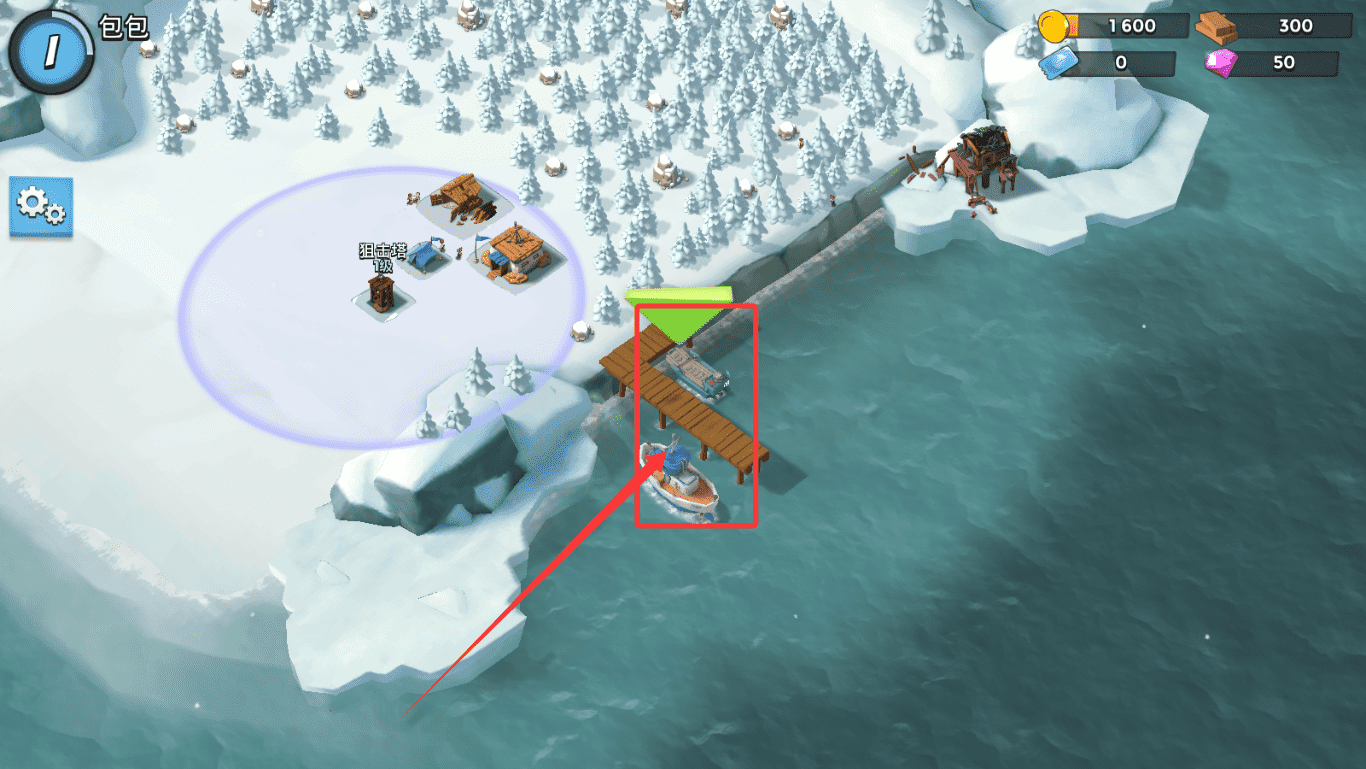Viewport: 1366px width, 769px height.
Task: Select the labeled sniper tower building
Action: [380, 294]
